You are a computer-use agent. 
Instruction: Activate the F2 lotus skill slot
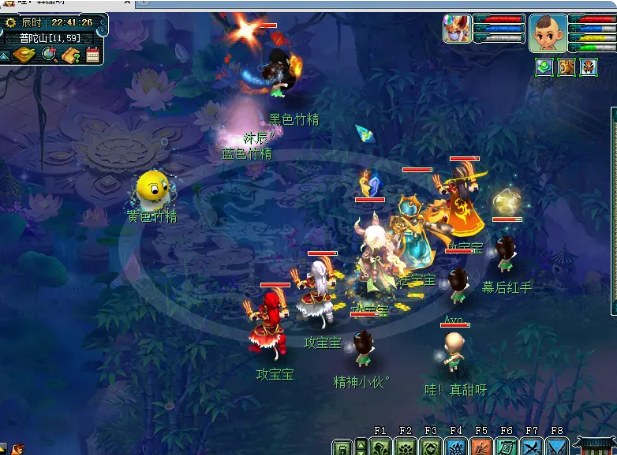click(406, 446)
